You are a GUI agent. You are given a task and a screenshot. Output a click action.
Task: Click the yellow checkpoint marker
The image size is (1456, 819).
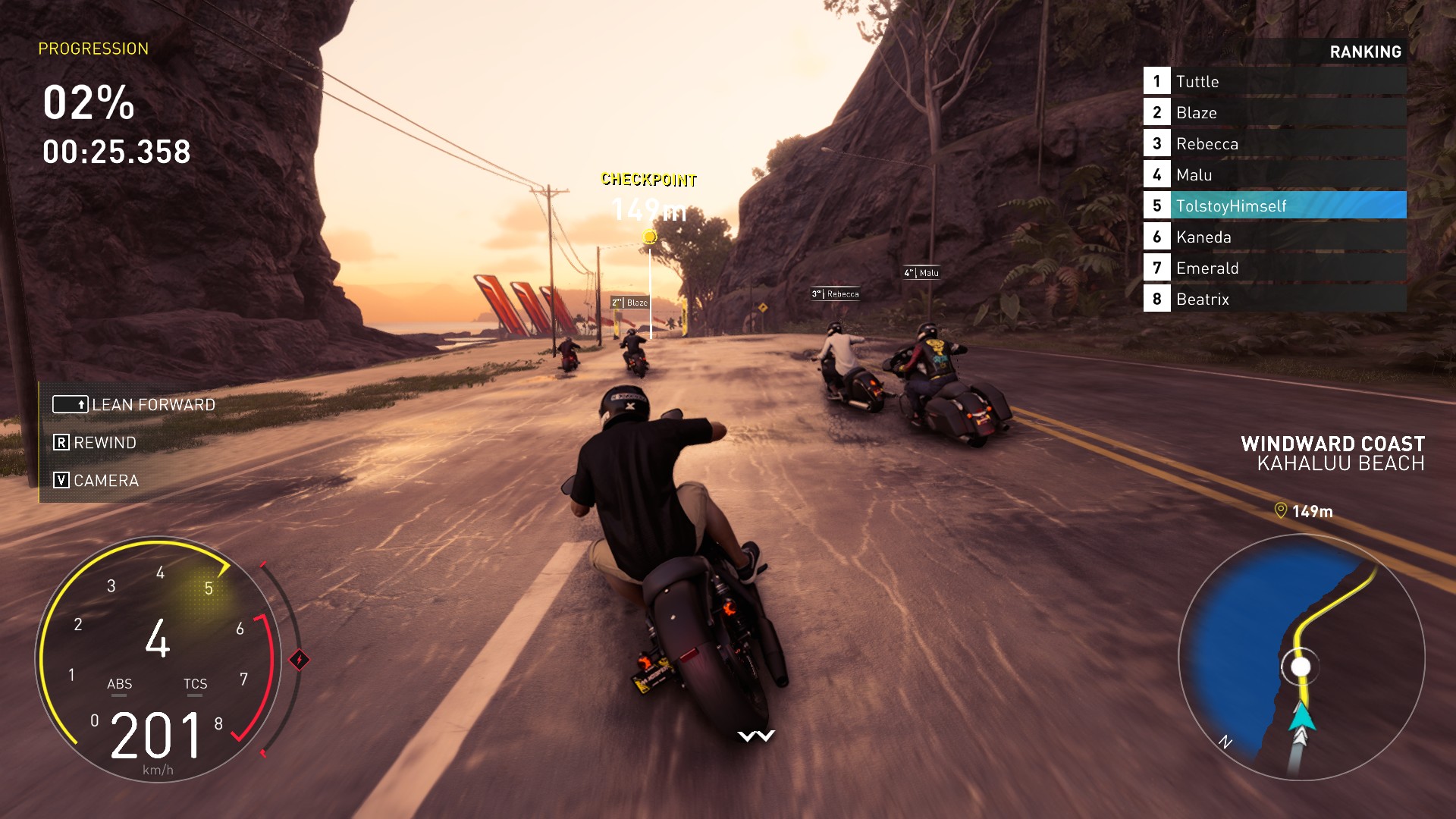point(649,237)
